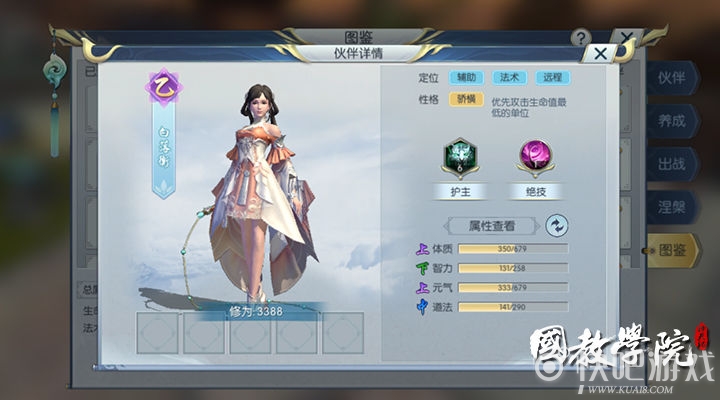Close the 伙伴详情 detail panel
This screenshot has height=400, width=720.
pos(600,55)
